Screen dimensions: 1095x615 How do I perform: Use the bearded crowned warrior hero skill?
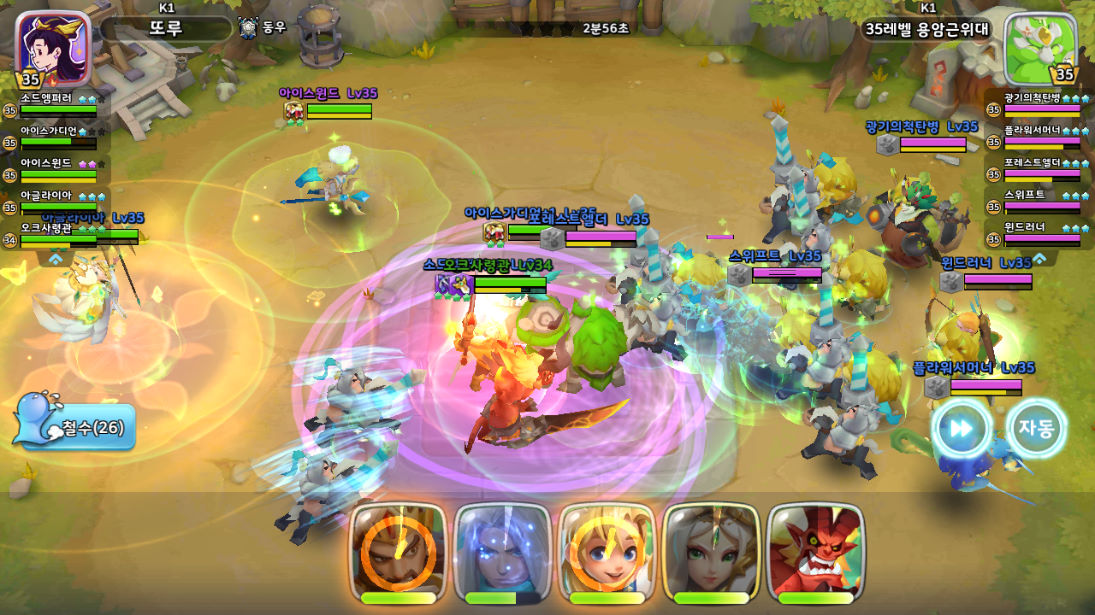pos(398,552)
